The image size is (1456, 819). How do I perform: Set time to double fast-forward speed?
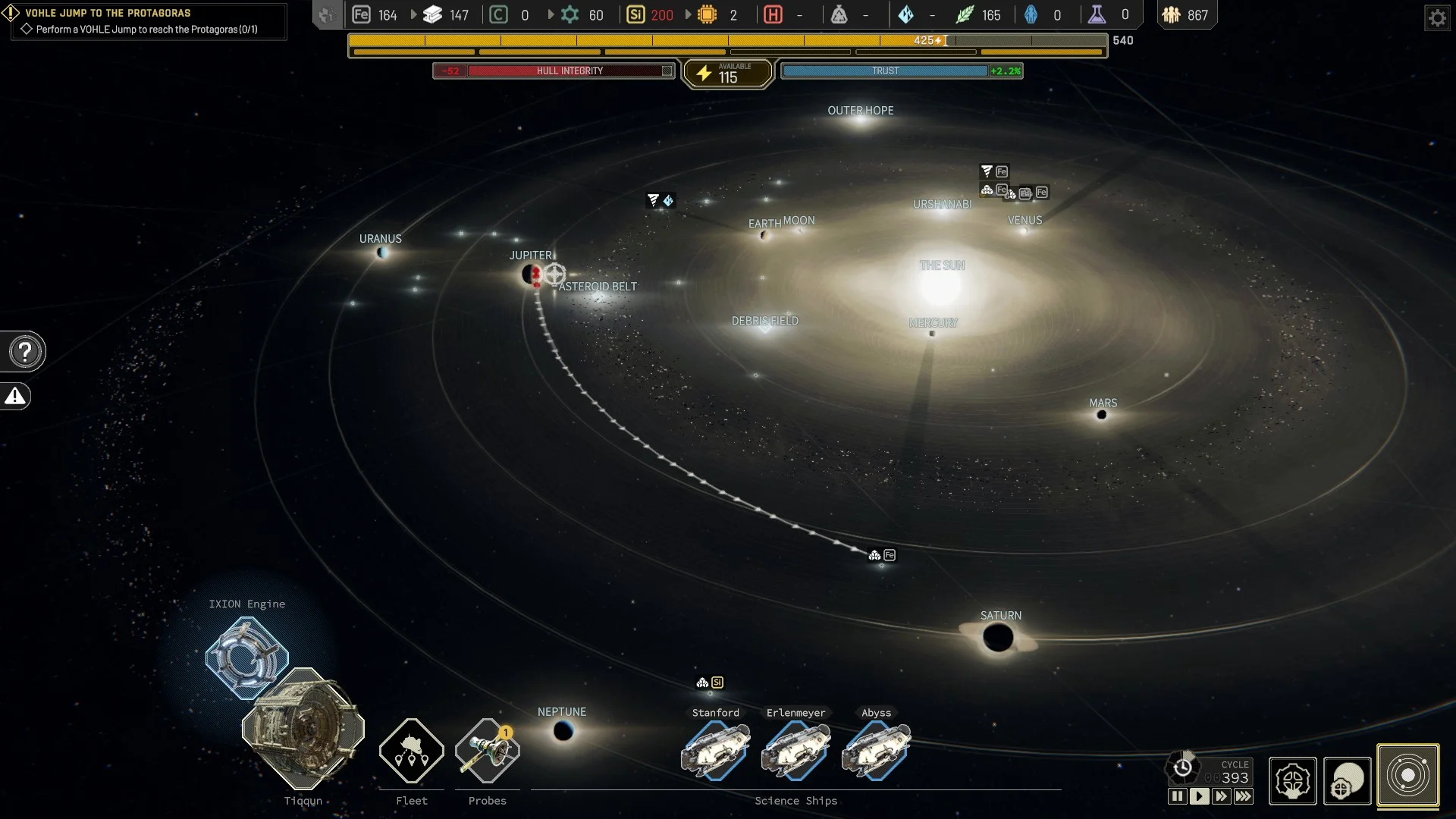tap(1221, 796)
